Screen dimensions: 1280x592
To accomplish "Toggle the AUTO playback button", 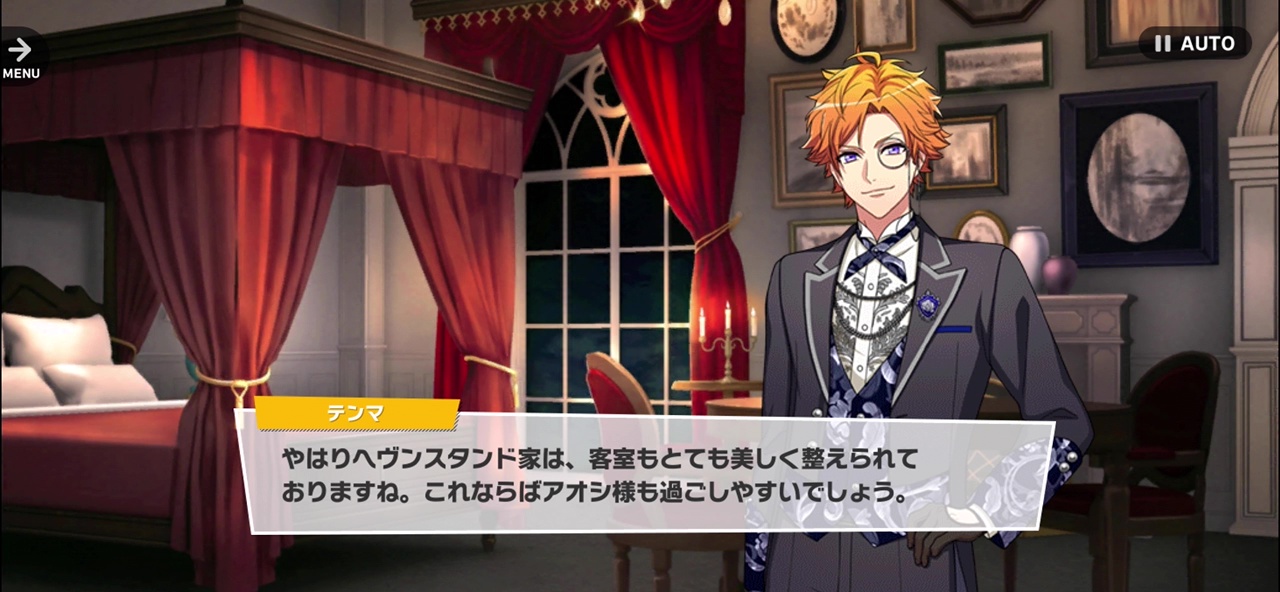I will click(x=1194, y=44).
